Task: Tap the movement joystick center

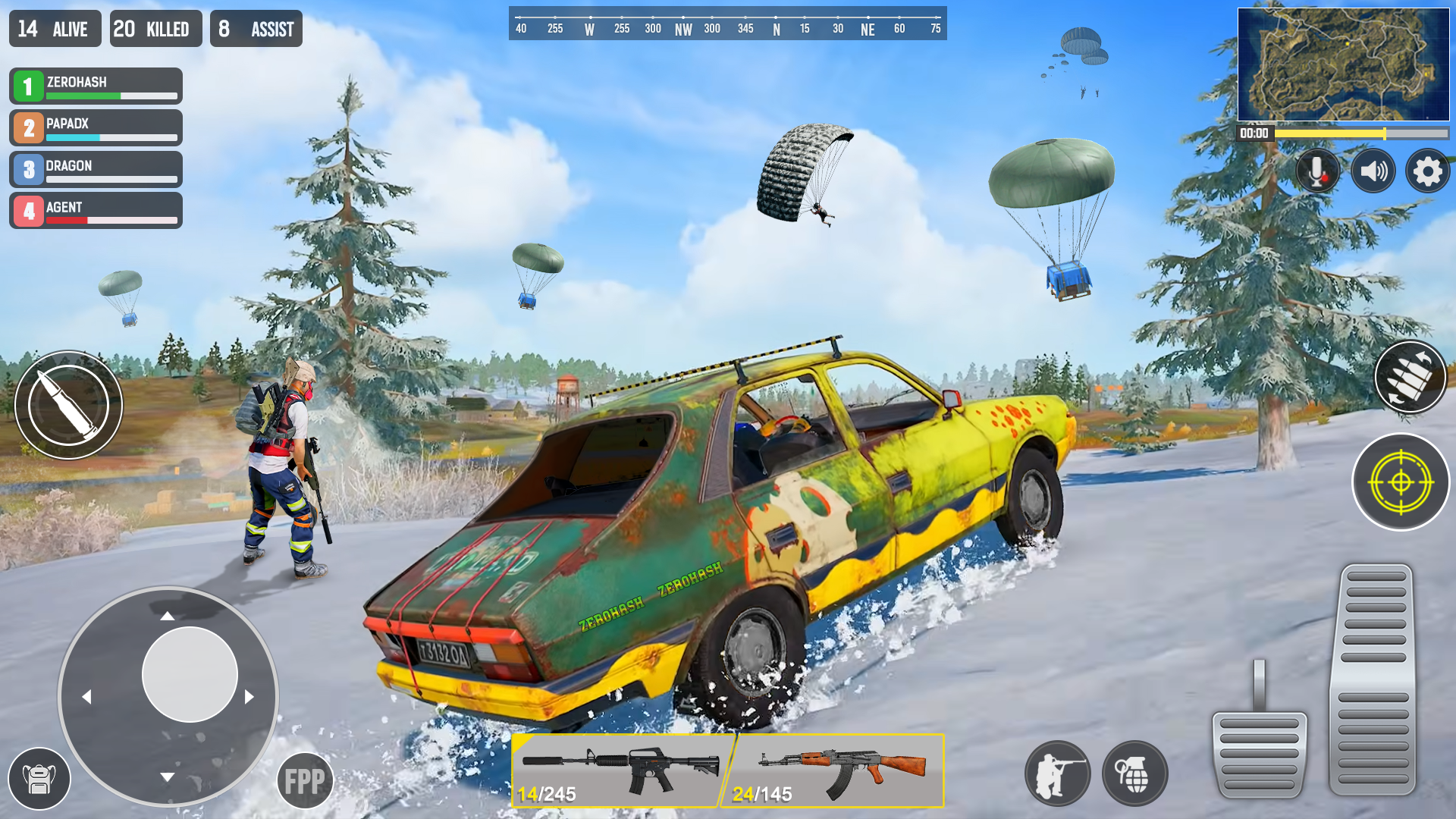Action: 190,675
